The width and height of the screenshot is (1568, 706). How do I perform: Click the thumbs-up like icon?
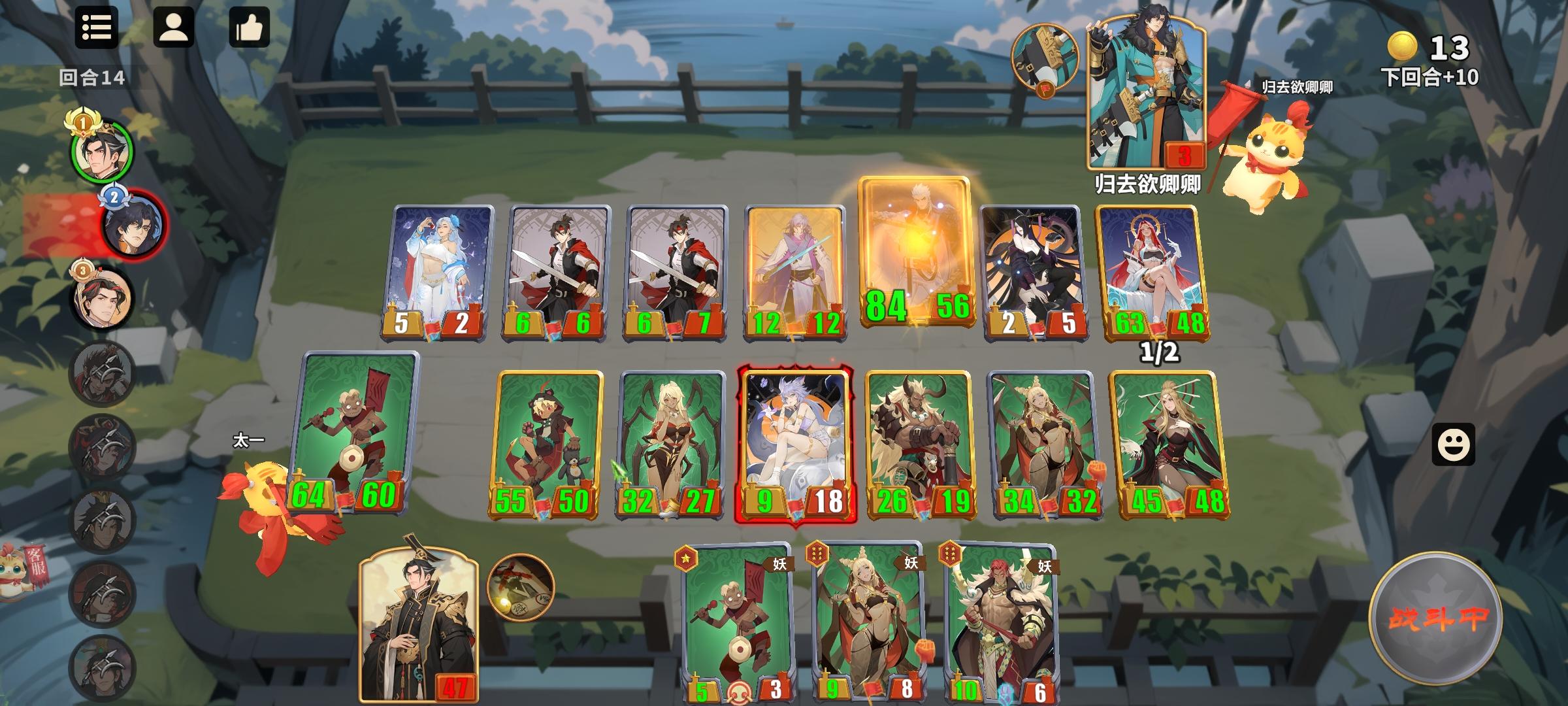pos(252,29)
